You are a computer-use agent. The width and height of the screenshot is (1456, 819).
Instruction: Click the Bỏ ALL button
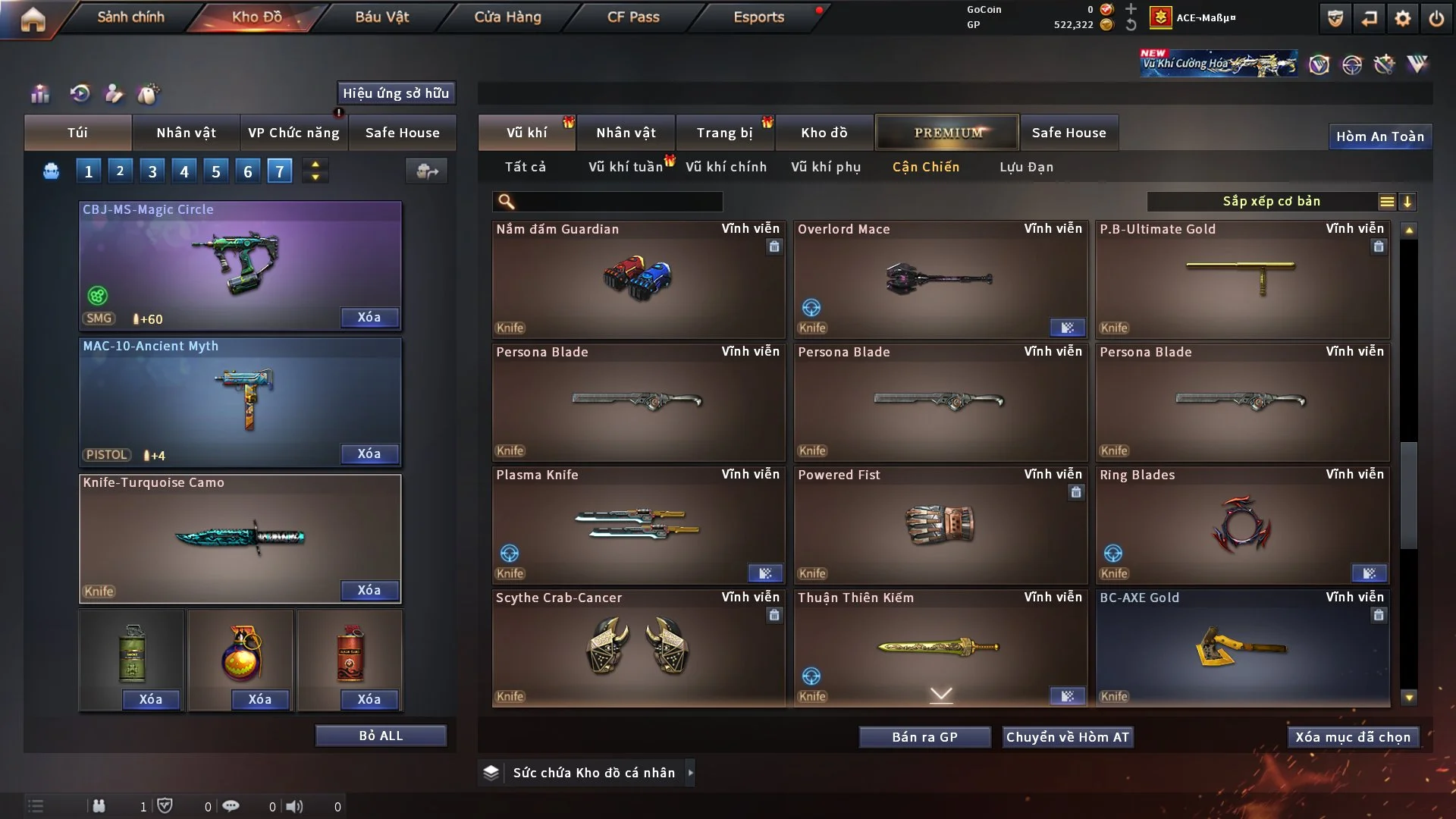(381, 736)
